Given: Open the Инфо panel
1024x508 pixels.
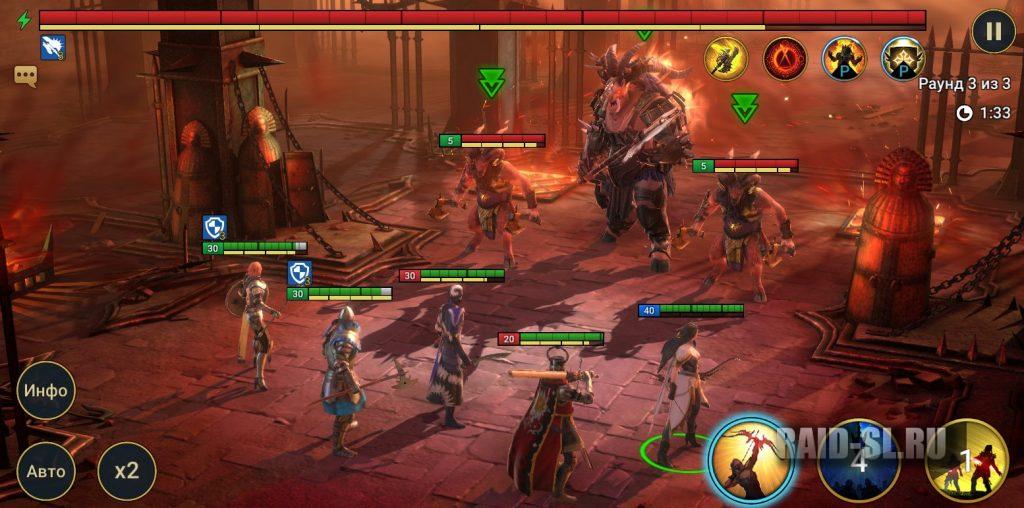Looking at the screenshot, I should tap(47, 390).
